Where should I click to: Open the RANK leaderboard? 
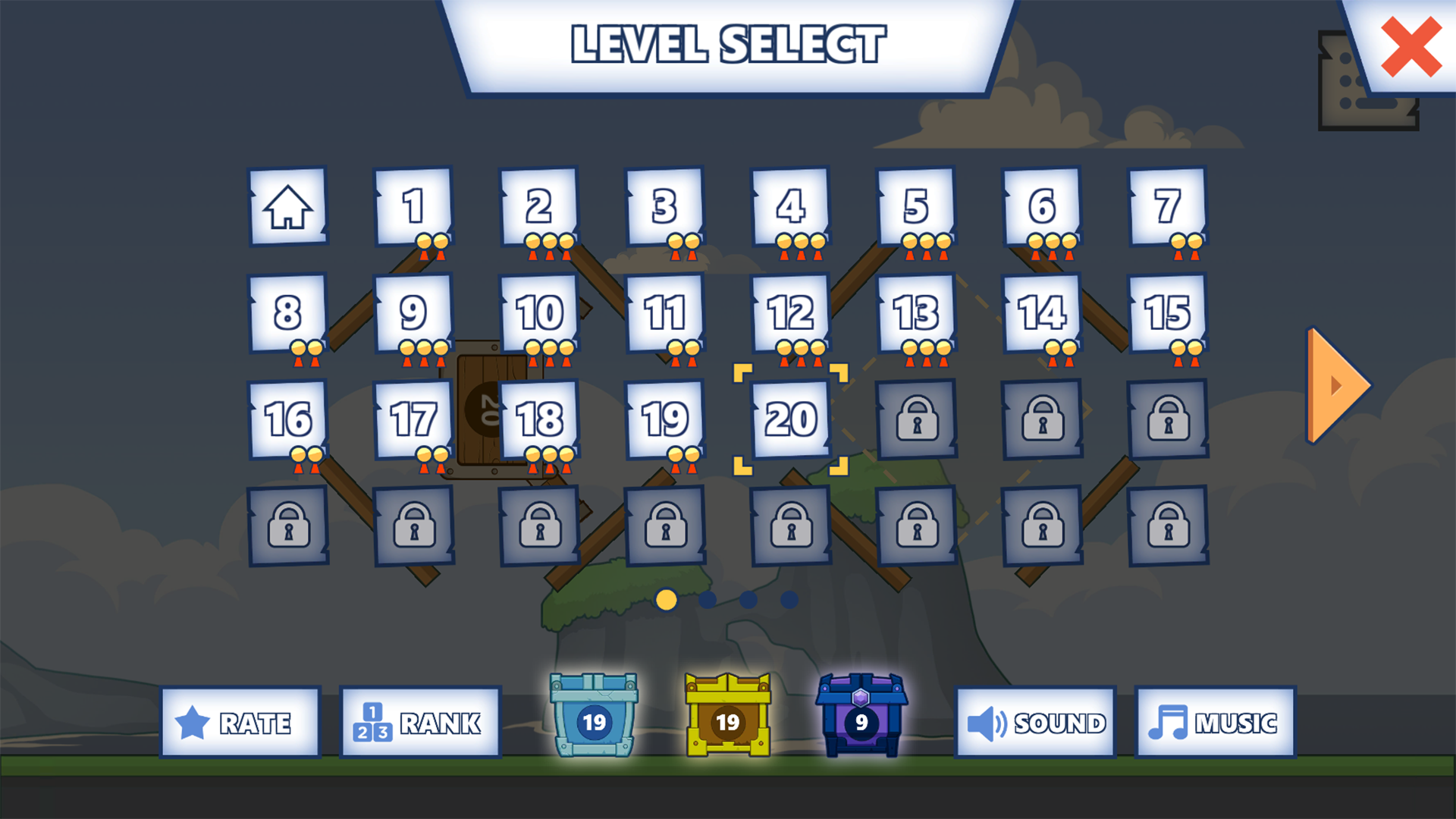[x=419, y=722]
